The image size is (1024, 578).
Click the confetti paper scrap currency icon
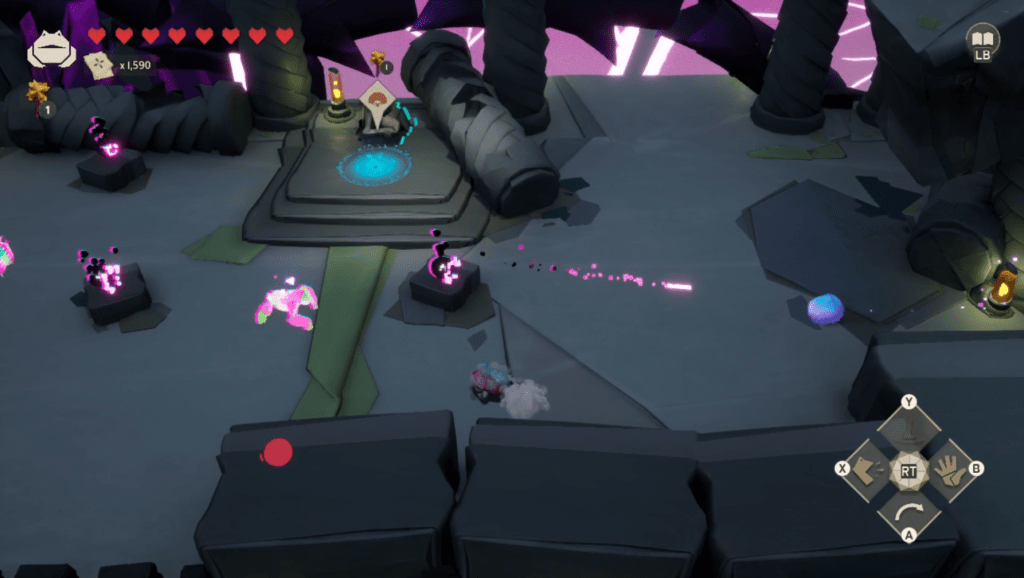pyautogui.click(x=99, y=65)
